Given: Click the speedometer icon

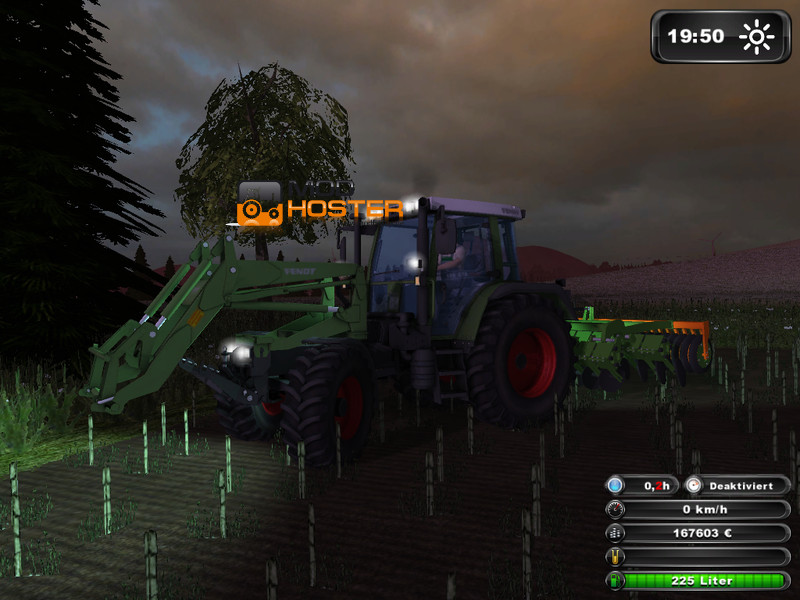Looking at the screenshot, I should pyautogui.click(x=616, y=509).
